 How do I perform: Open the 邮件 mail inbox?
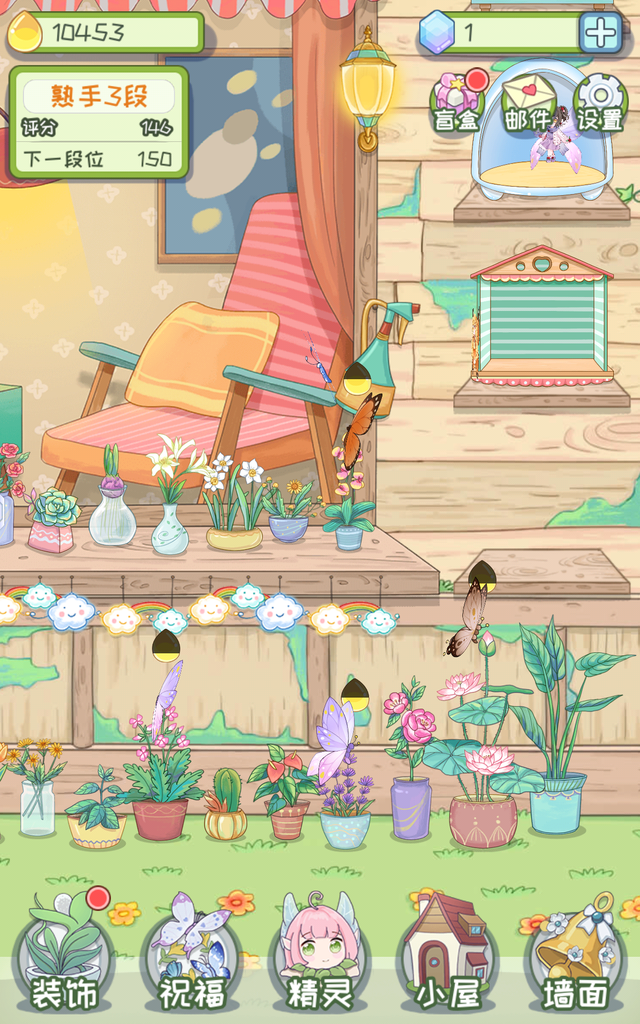pyautogui.click(x=529, y=102)
